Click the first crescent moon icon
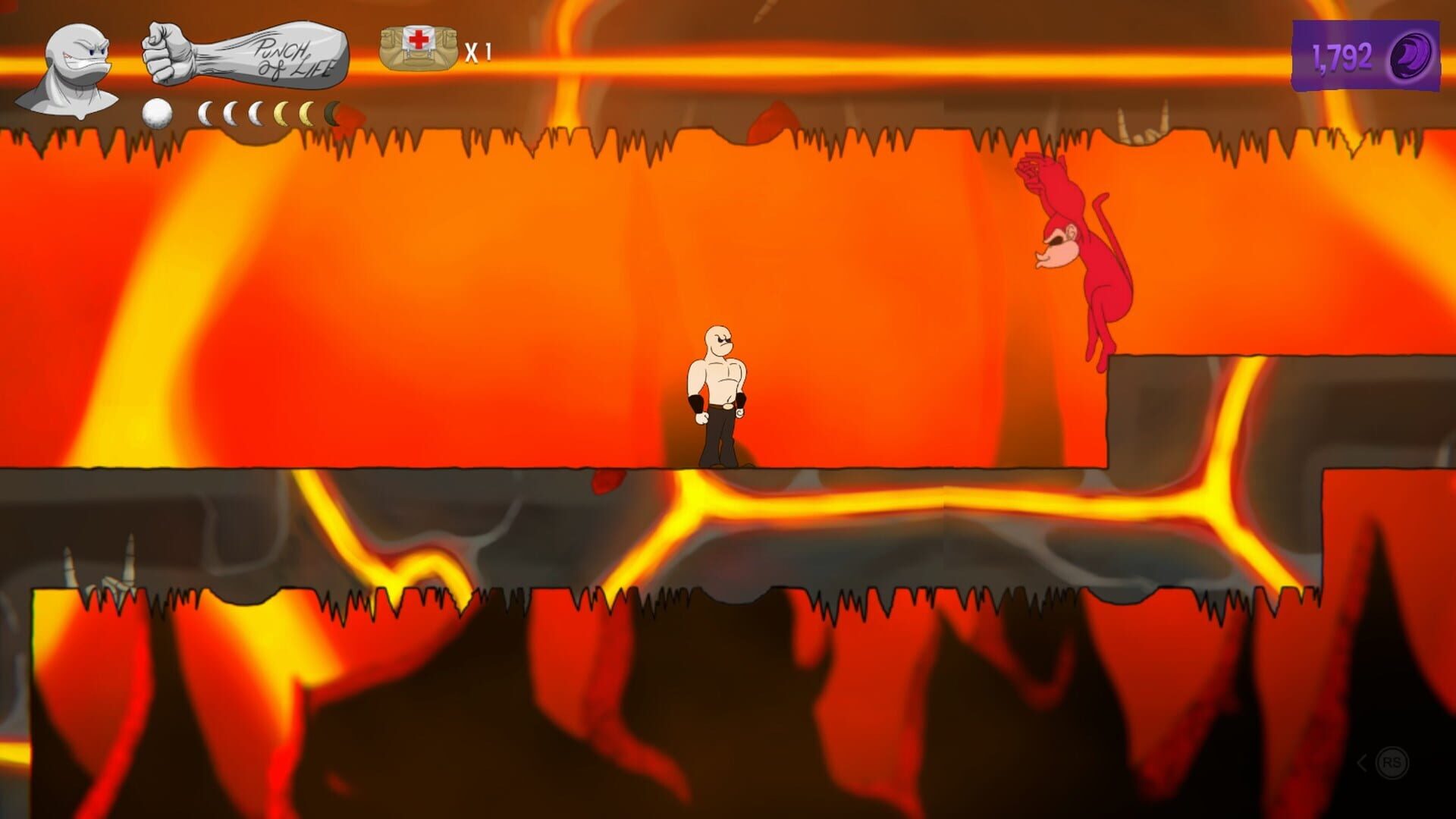Image resolution: width=1456 pixels, height=819 pixels. 205,112
